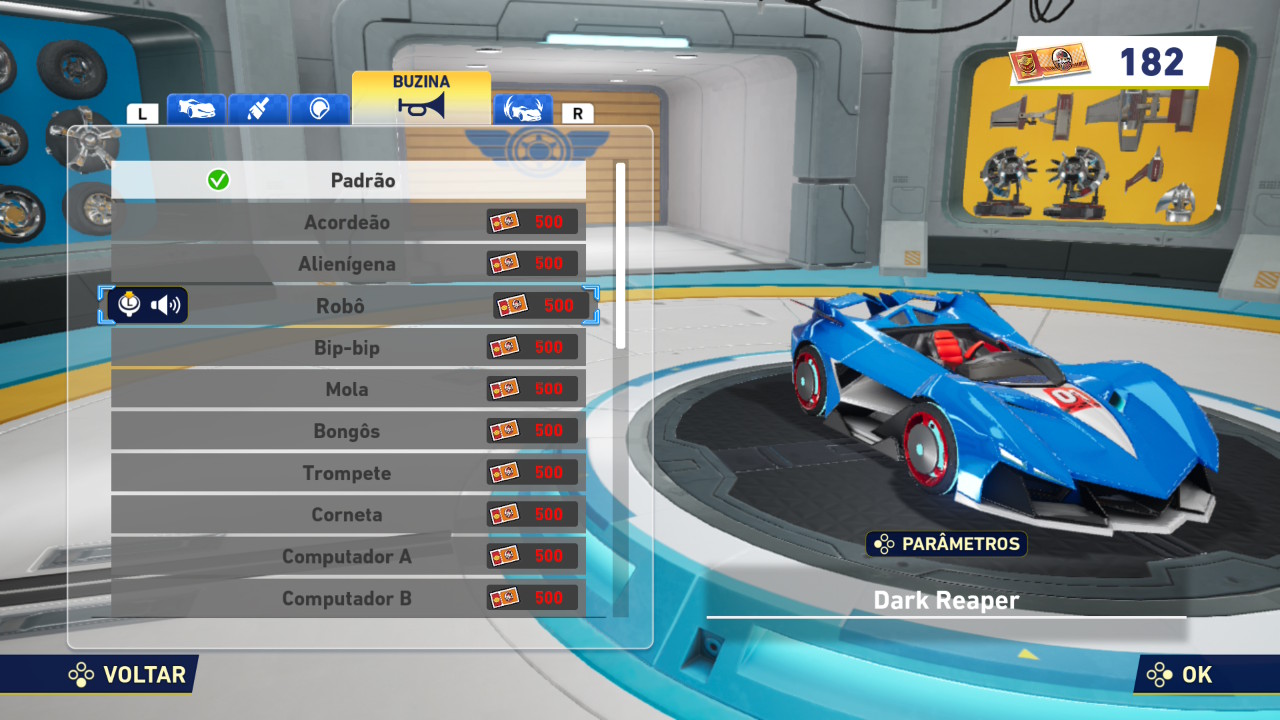Pick the Alienígena horn
Screen dimensions: 1280x720
click(x=348, y=264)
